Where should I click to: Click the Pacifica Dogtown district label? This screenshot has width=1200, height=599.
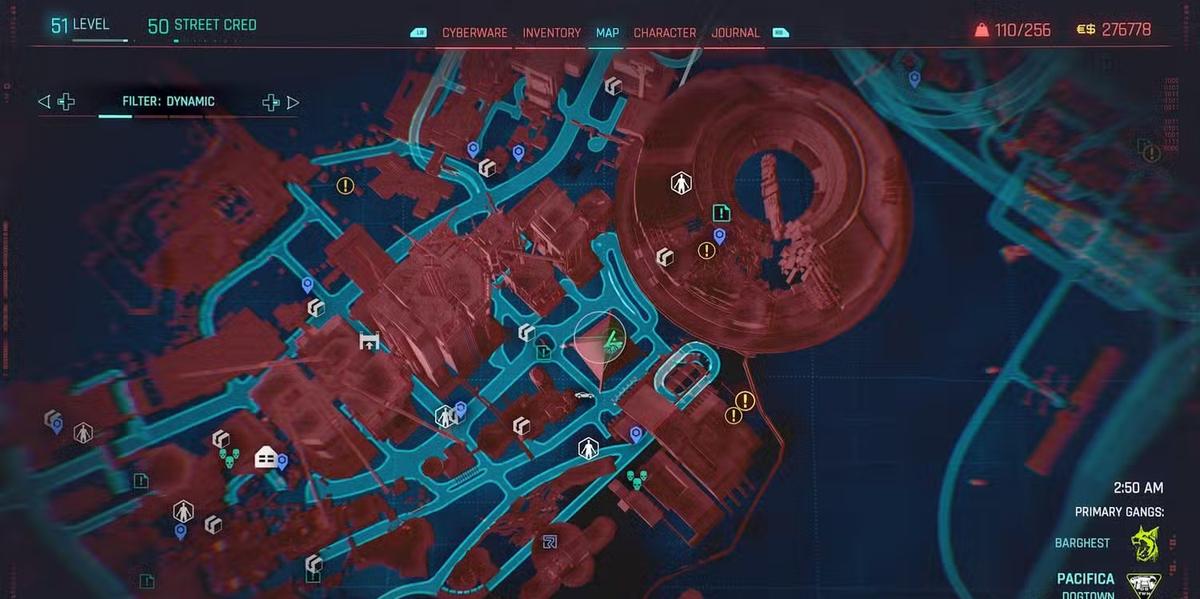click(x=1085, y=584)
